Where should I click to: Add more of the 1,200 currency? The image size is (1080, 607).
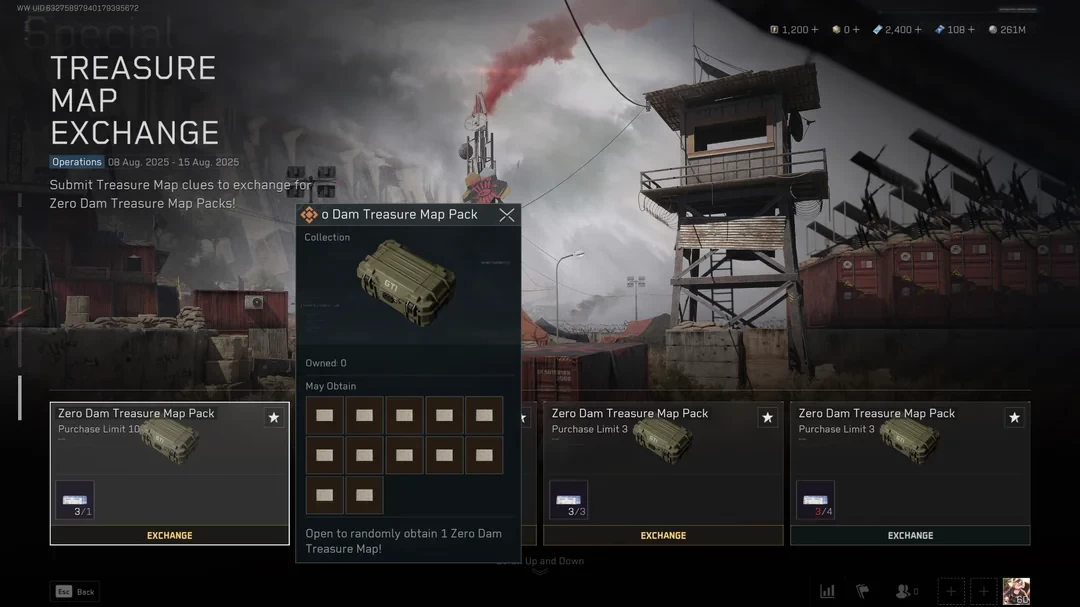click(x=814, y=30)
